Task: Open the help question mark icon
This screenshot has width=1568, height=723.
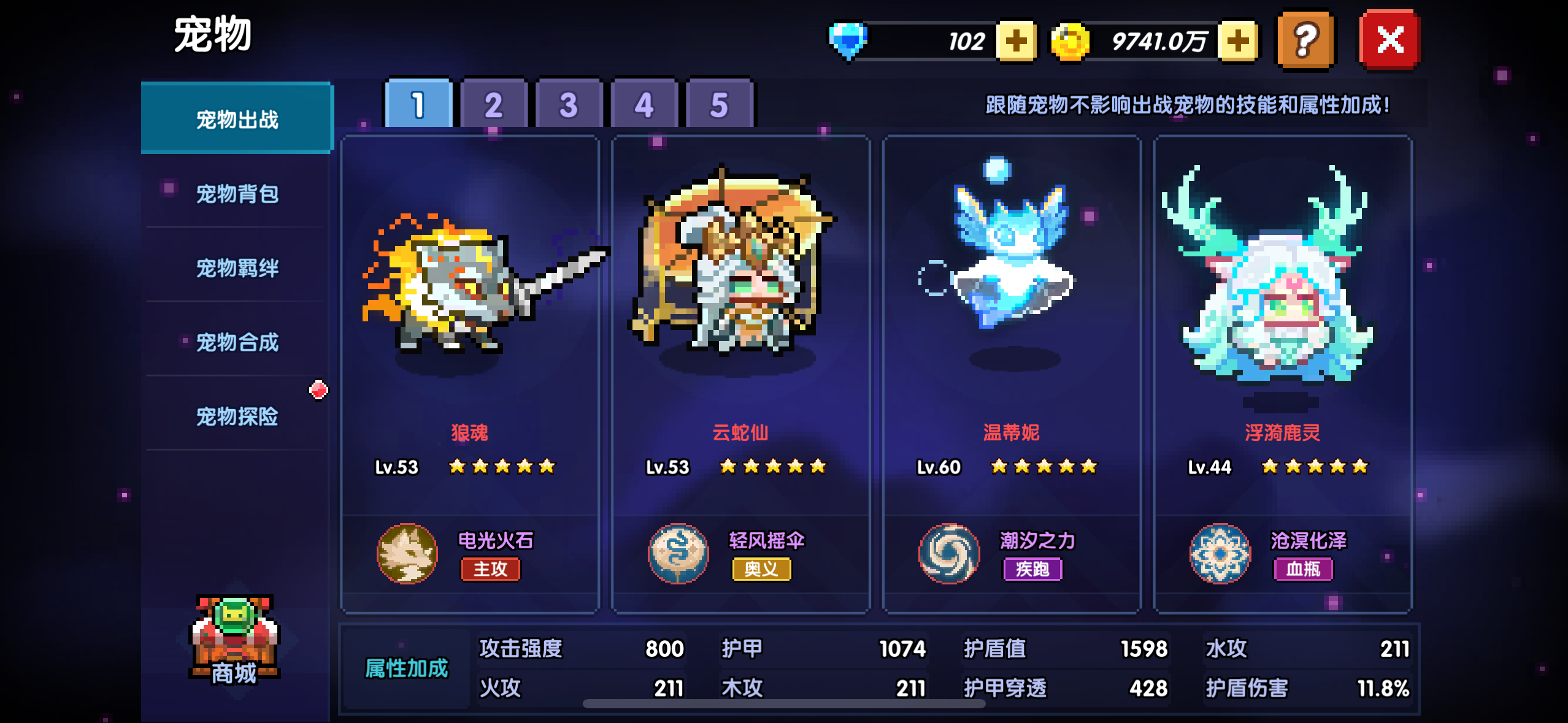Action: [1305, 39]
